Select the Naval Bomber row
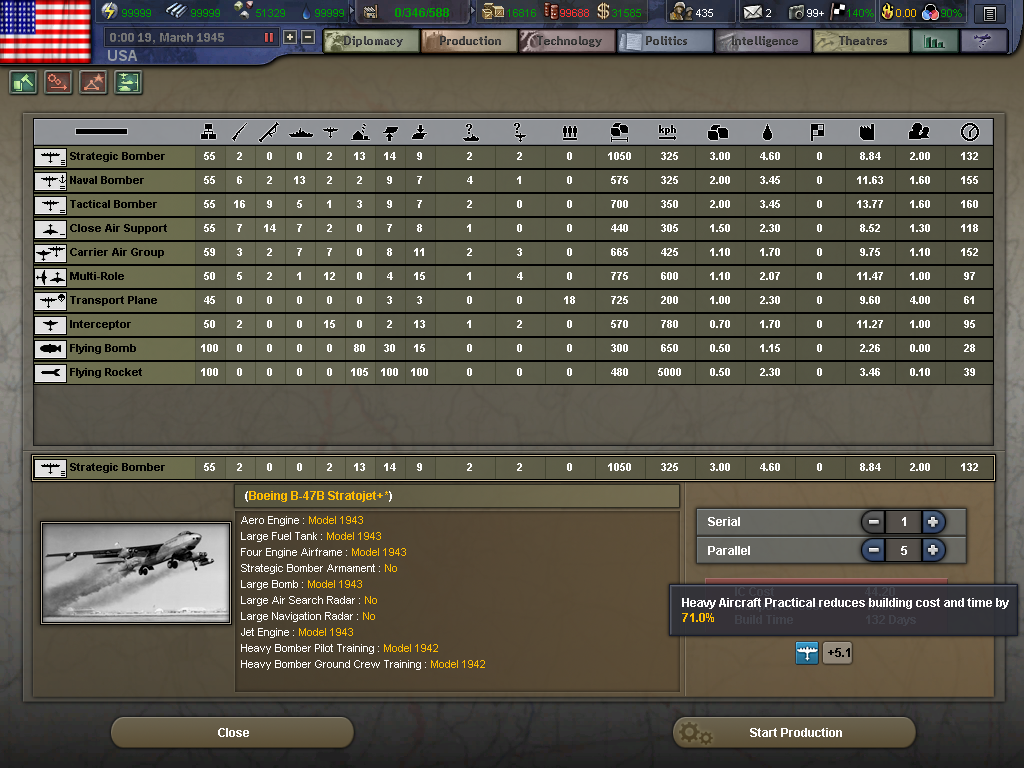The width and height of the screenshot is (1024, 768). click(x=106, y=180)
